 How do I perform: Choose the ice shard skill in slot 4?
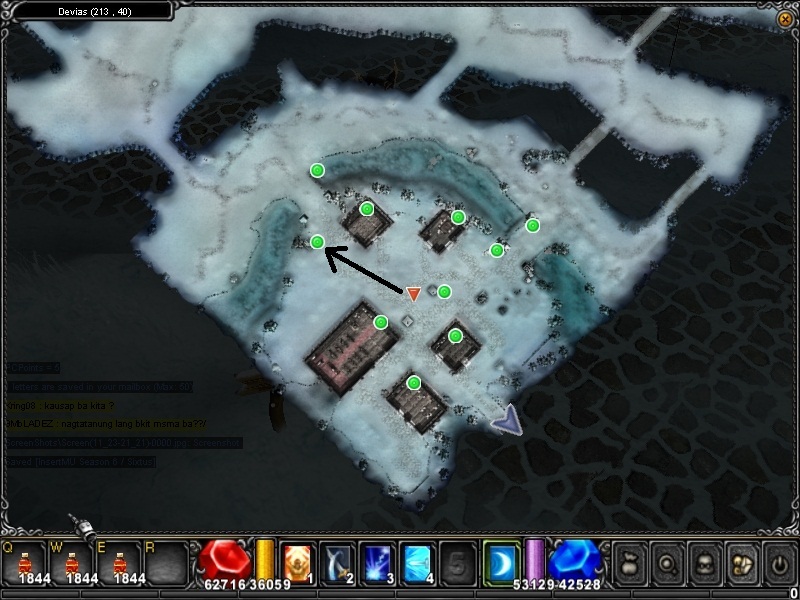click(x=416, y=562)
